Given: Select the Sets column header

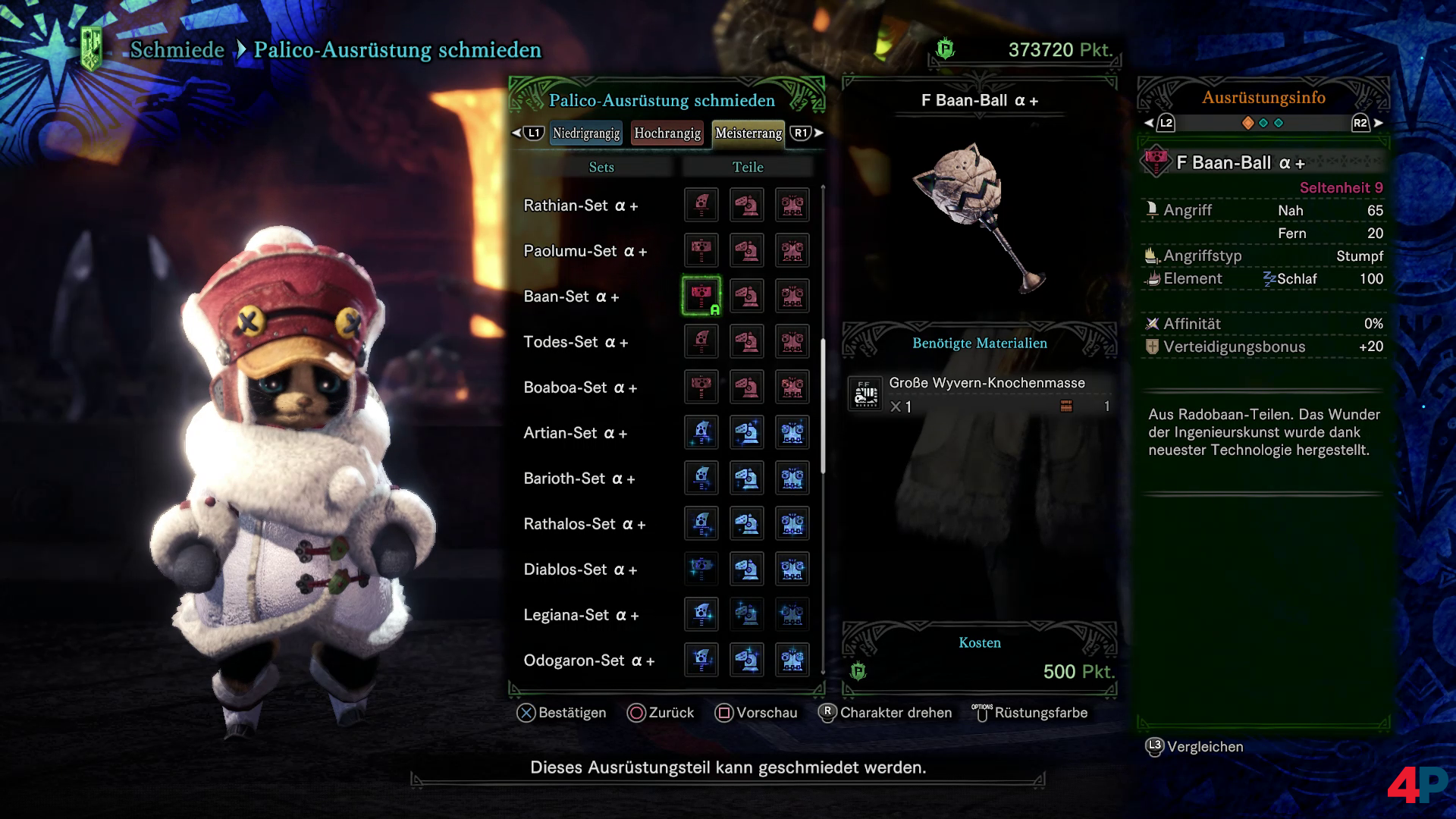Looking at the screenshot, I should click(x=601, y=167).
